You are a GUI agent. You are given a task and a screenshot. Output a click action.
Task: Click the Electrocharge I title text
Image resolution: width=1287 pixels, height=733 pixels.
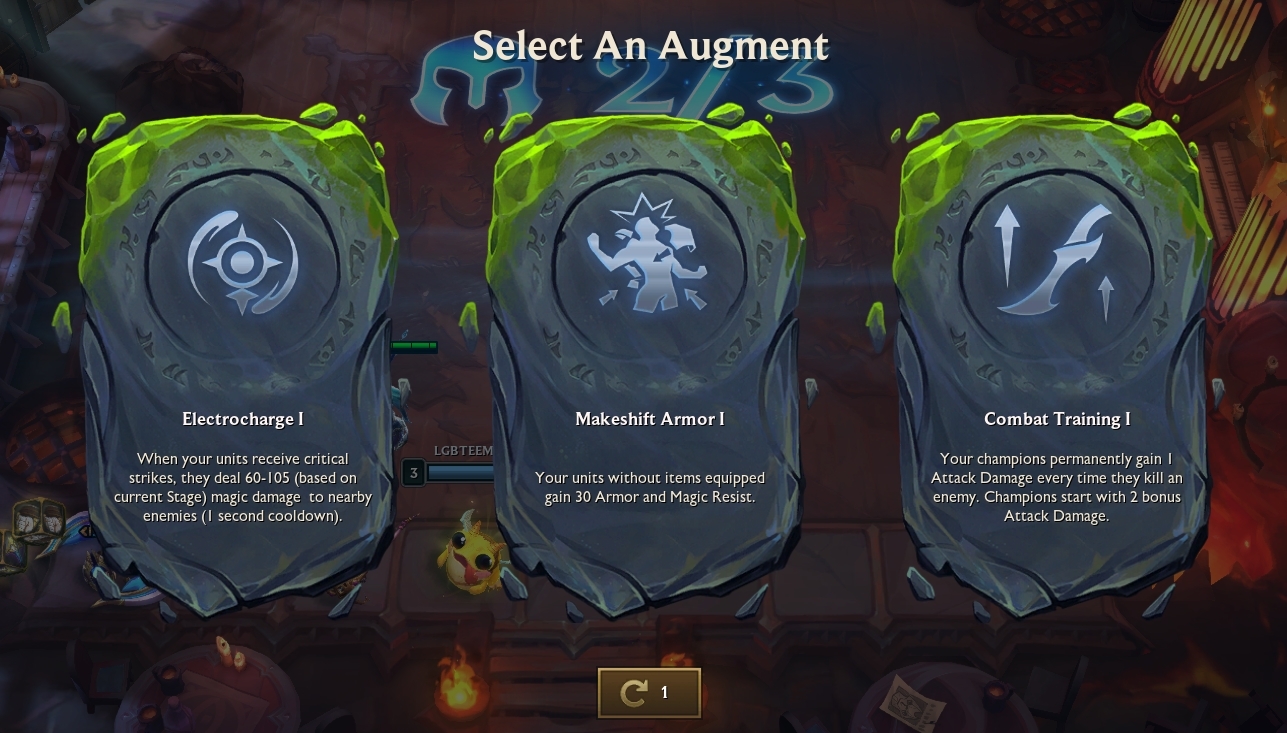[x=241, y=419]
